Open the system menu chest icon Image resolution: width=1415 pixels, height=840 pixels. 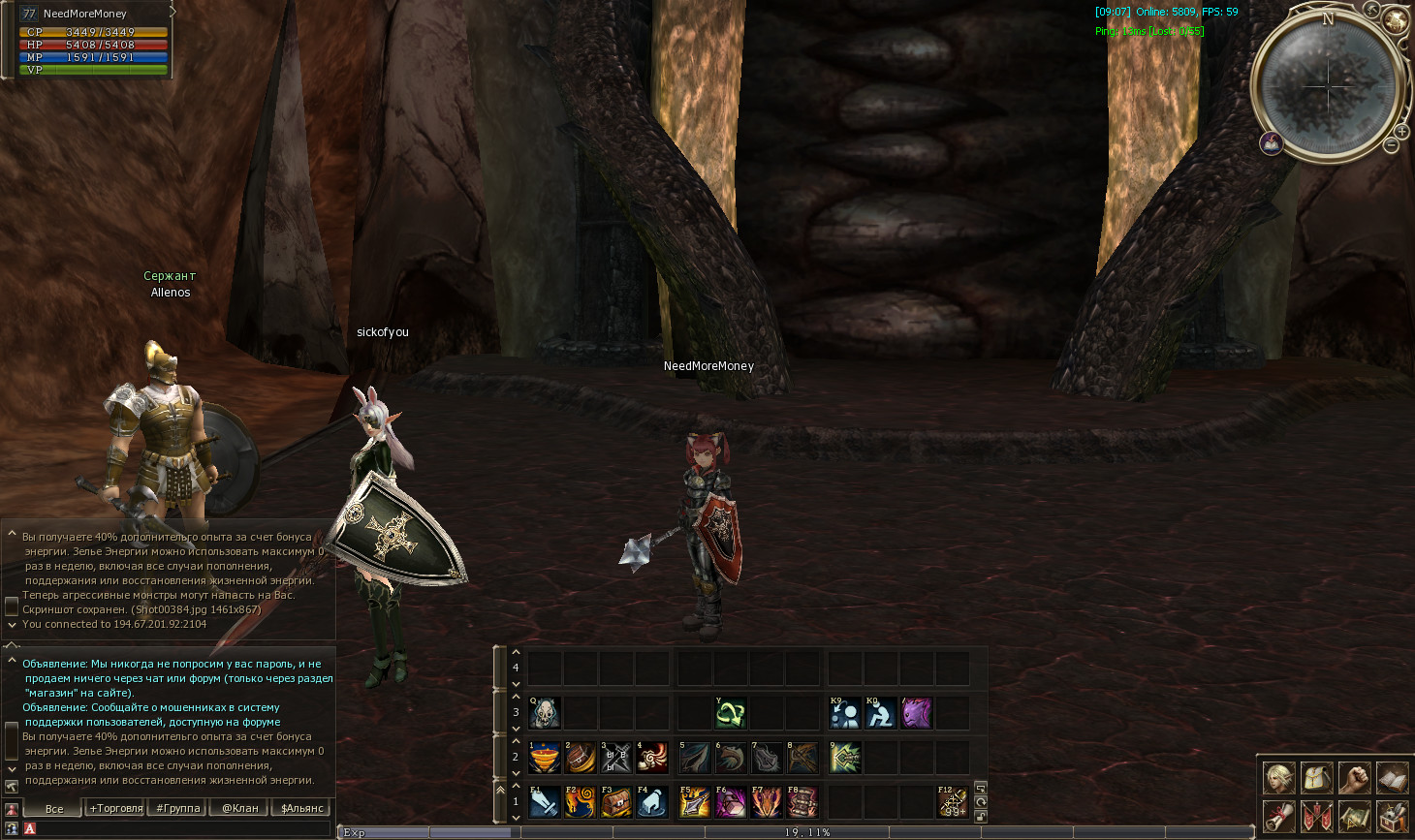click(1392, 816)
